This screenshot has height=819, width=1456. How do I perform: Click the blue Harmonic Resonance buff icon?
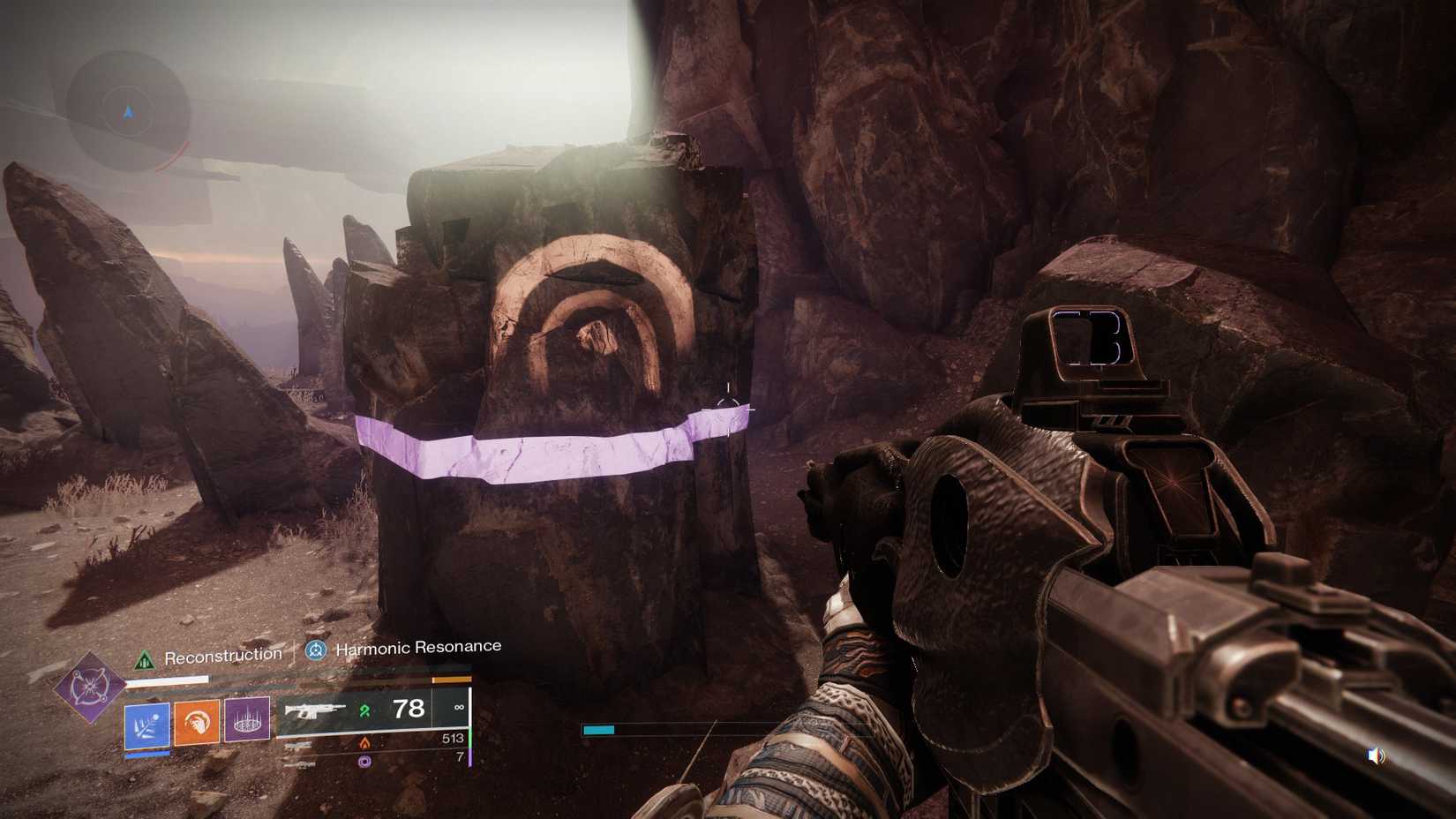point(316,650)
